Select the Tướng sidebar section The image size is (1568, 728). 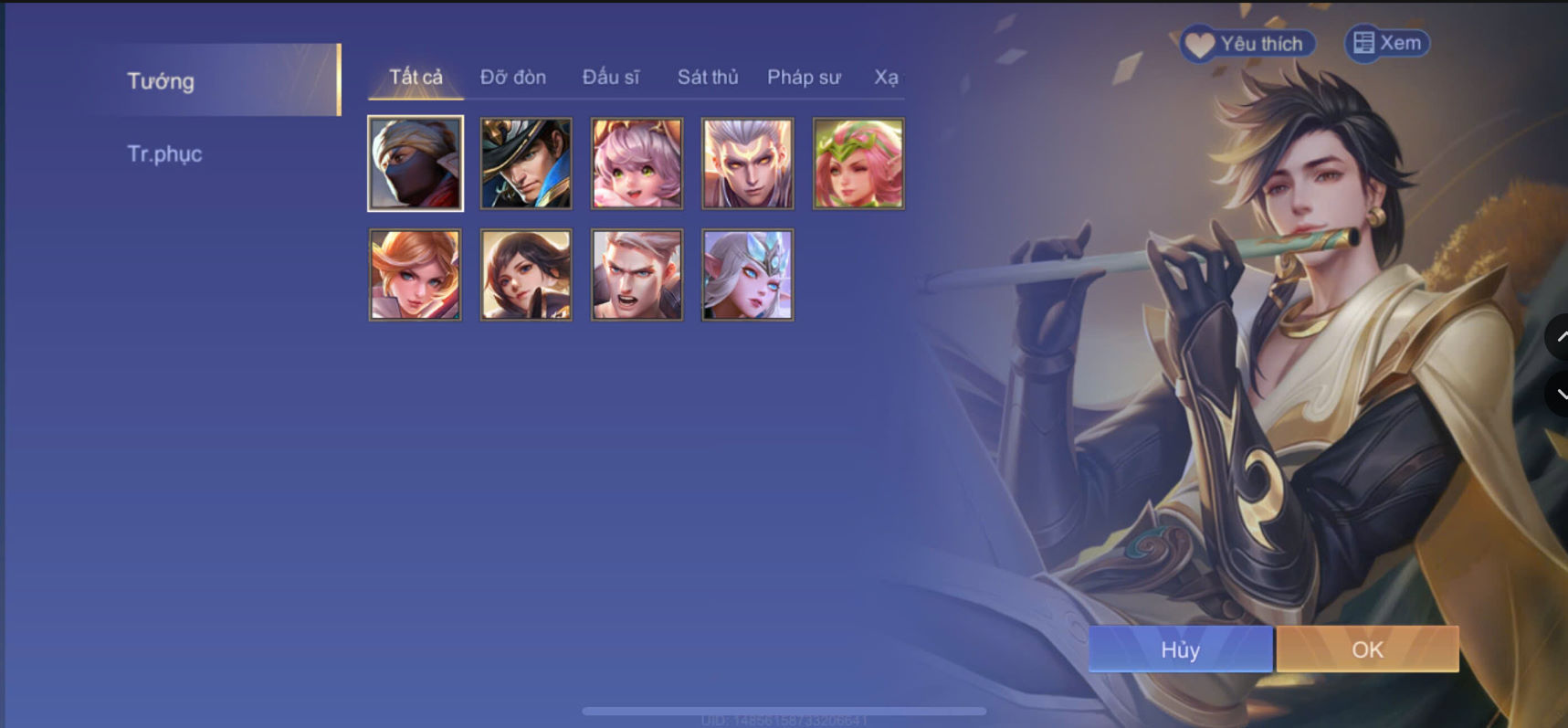pos(161,81)
